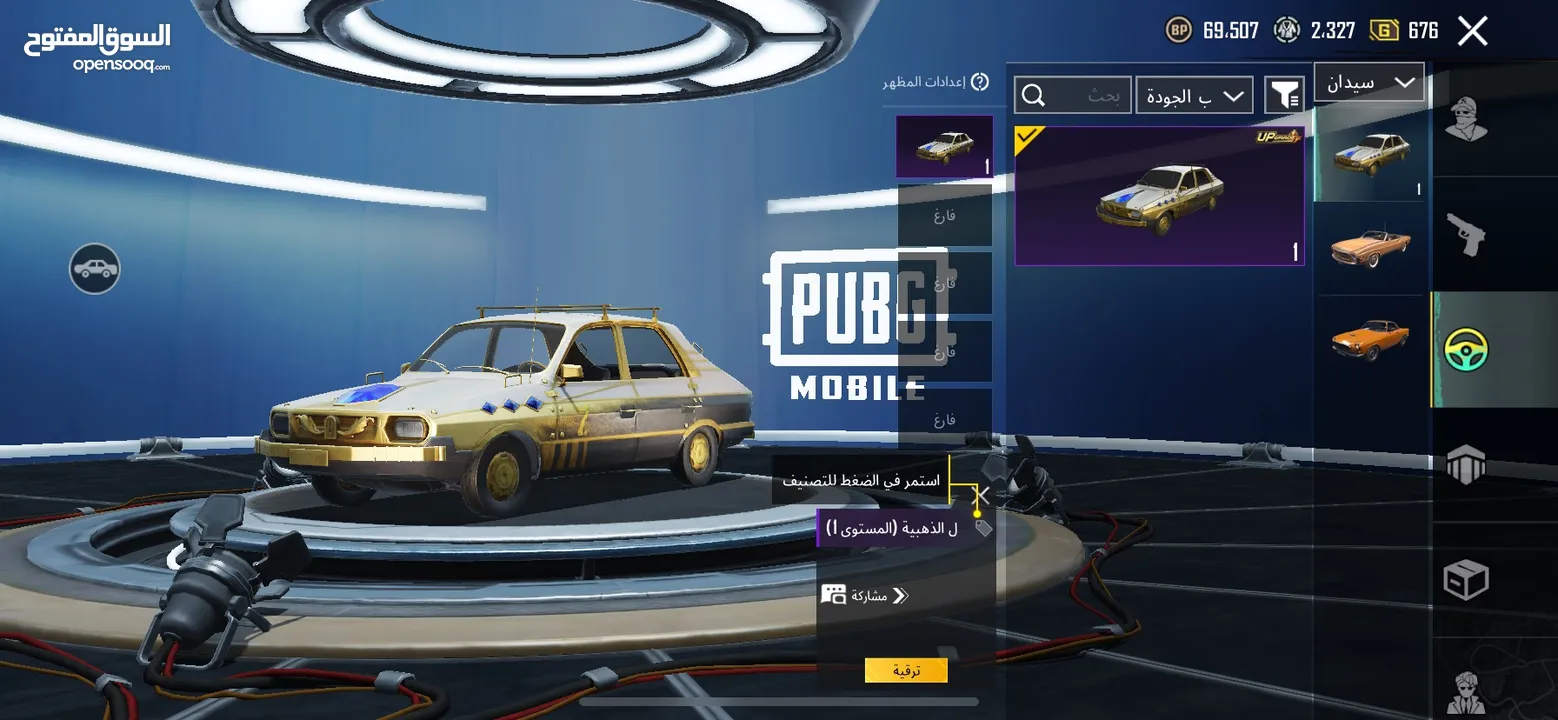Show help for إعدادات المظهر question mark

pyautogui.click(x=980, y=82)
